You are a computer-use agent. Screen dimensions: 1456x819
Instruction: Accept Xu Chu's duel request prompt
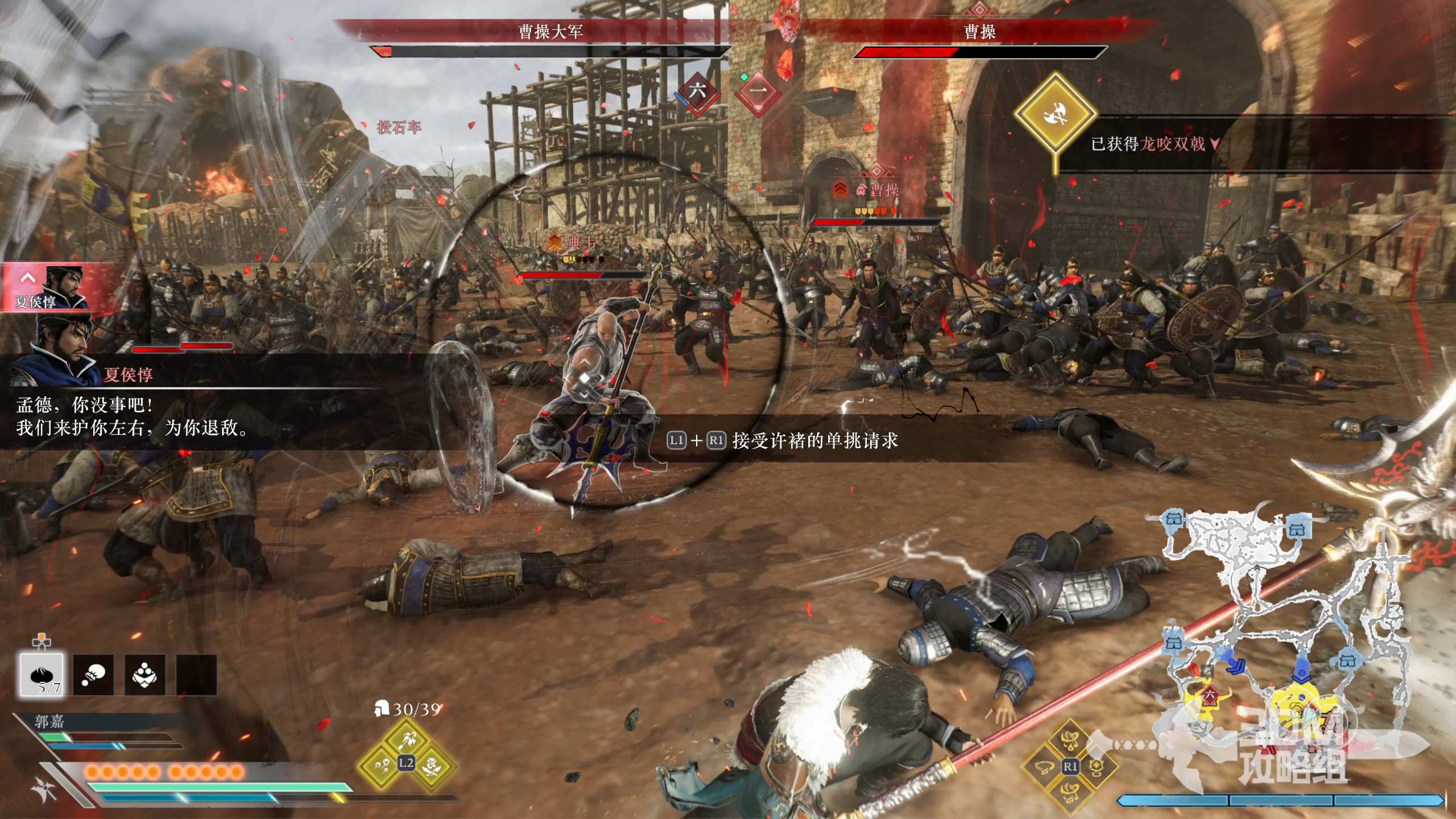pos(783,440)
